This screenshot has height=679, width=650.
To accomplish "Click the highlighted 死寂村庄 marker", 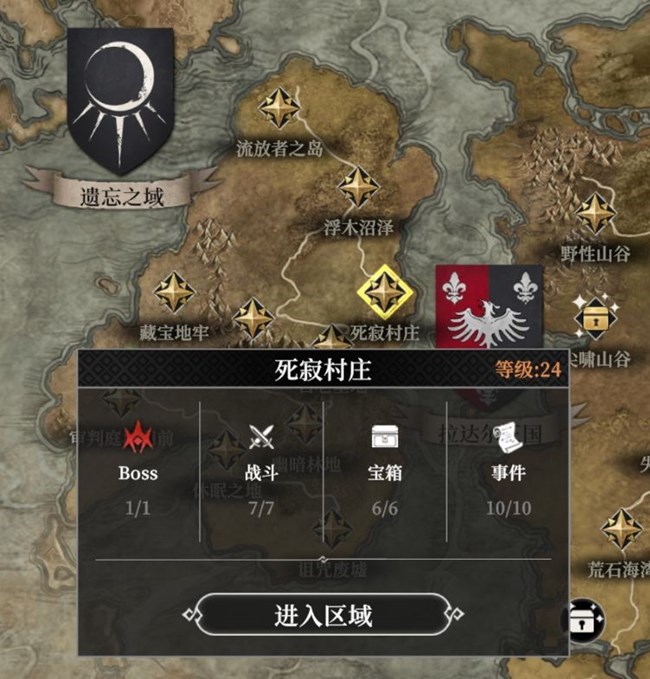I will tap(385, 291).
